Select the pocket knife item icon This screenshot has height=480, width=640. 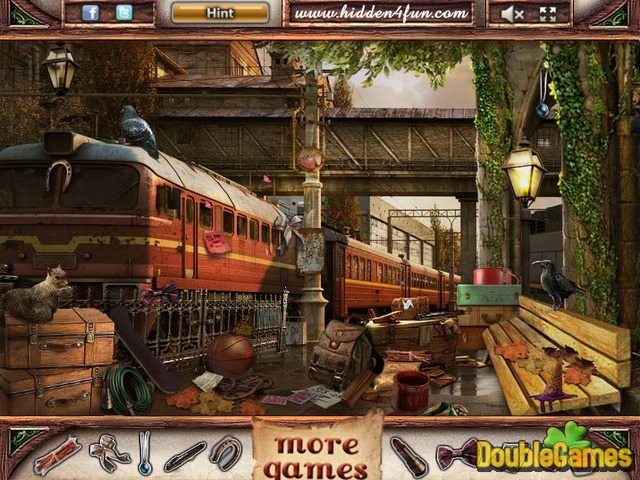click(x=185, y=455)
